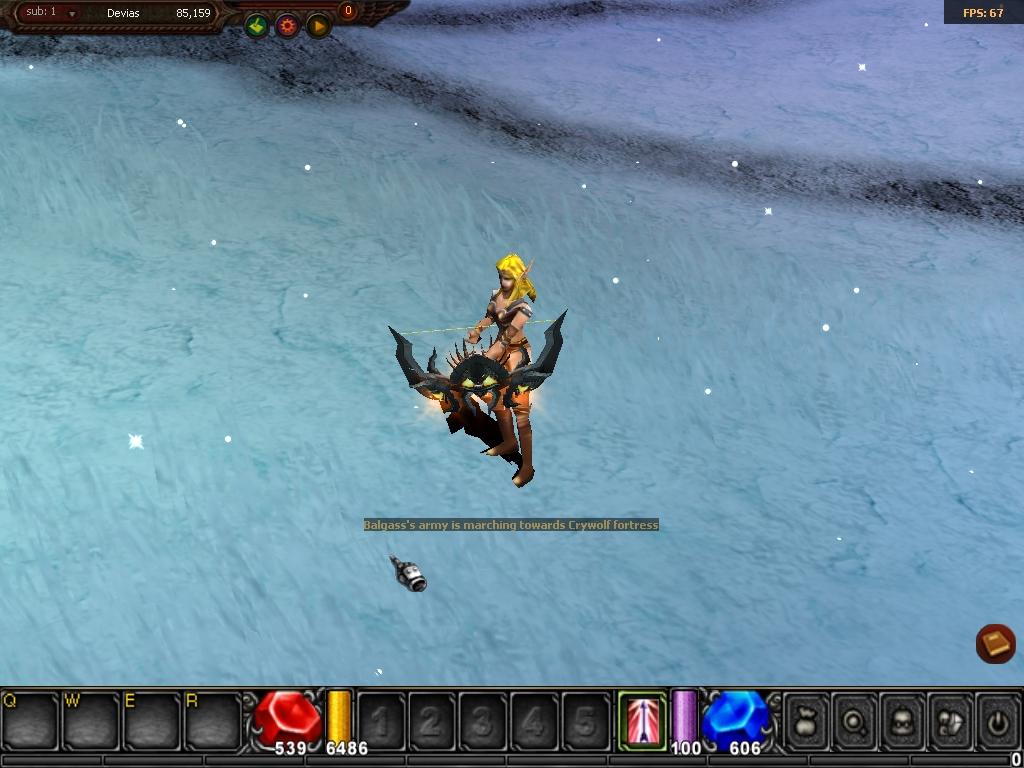
Task: Open the character face menu button
Action: tap(902, 718)
